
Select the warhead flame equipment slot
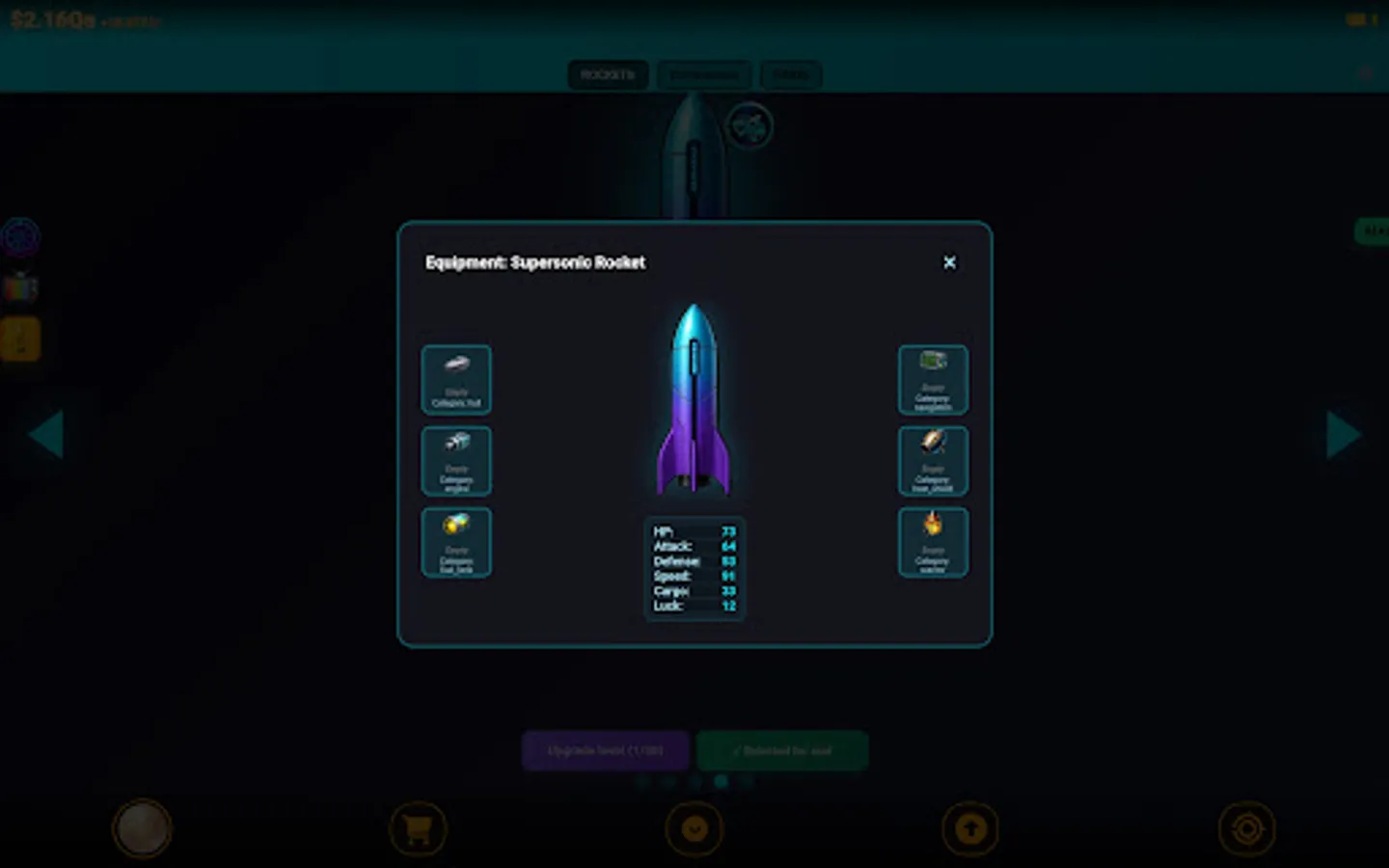click(932, 541)
